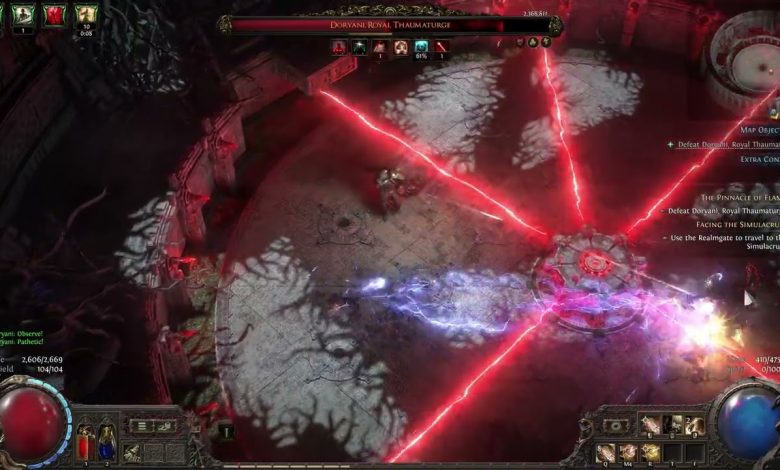Use the blue mana flask

tap(105, 440)
